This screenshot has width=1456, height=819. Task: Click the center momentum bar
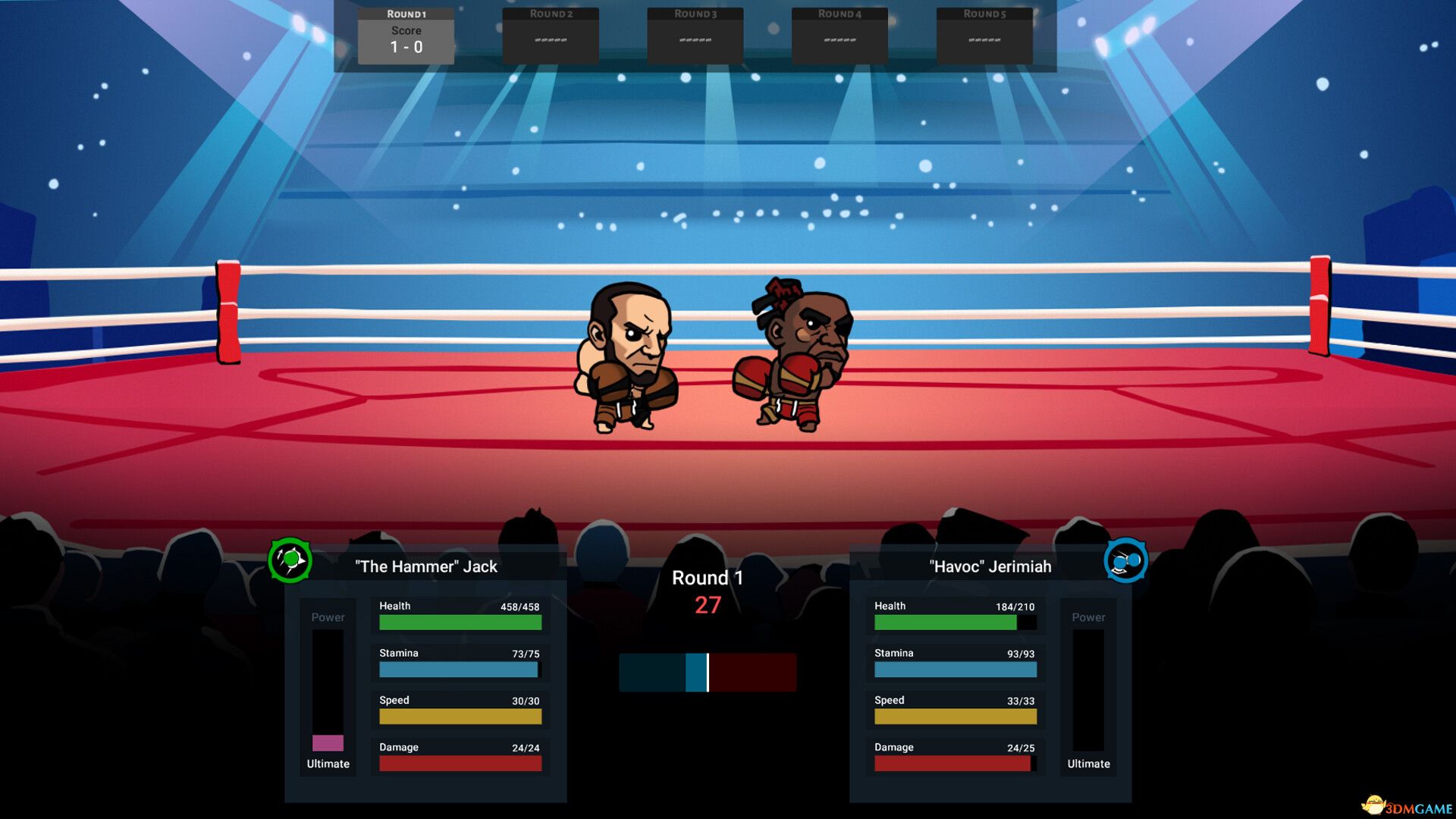point(708,670)
